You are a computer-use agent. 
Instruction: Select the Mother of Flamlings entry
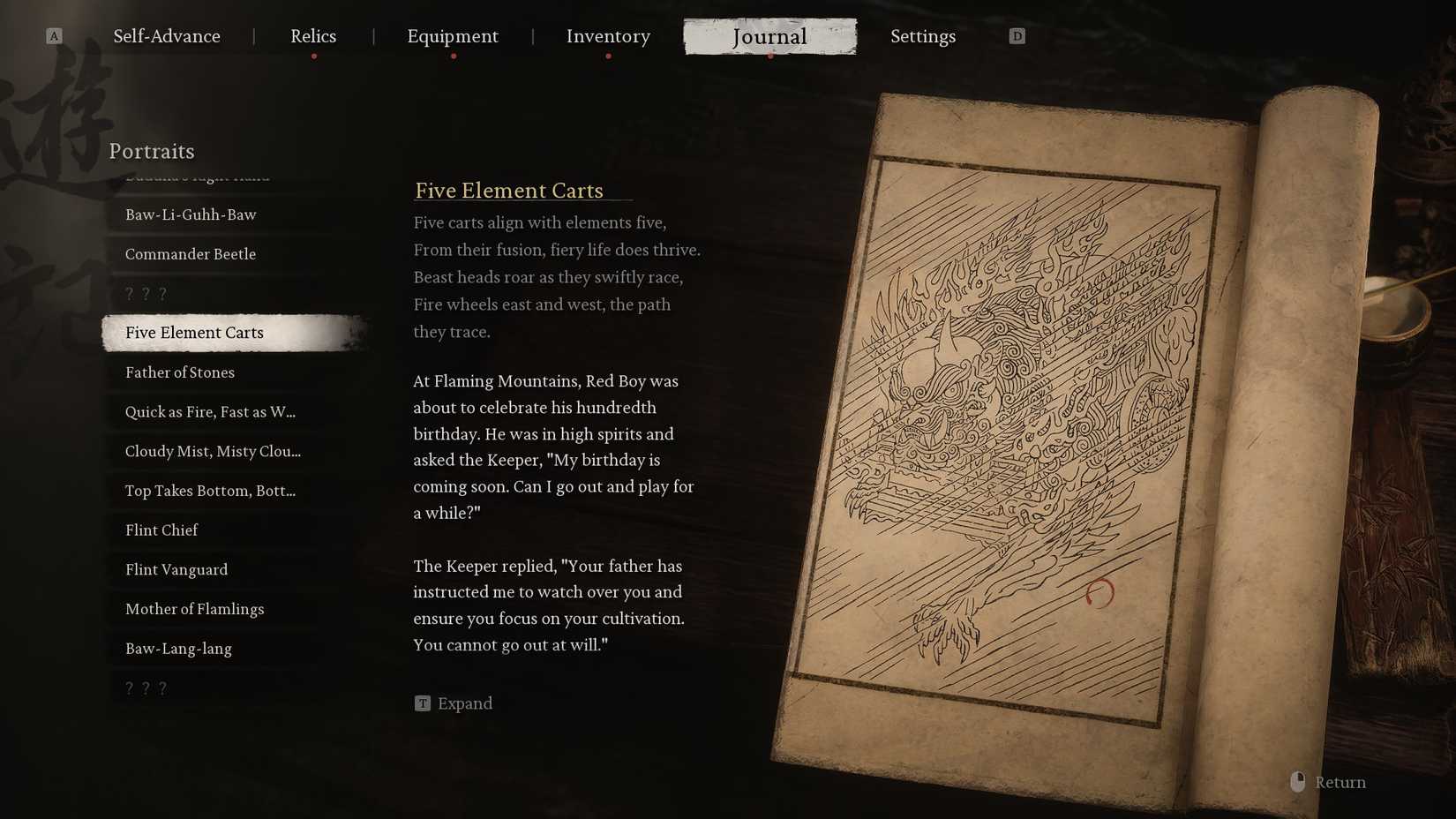click(194, 609)
